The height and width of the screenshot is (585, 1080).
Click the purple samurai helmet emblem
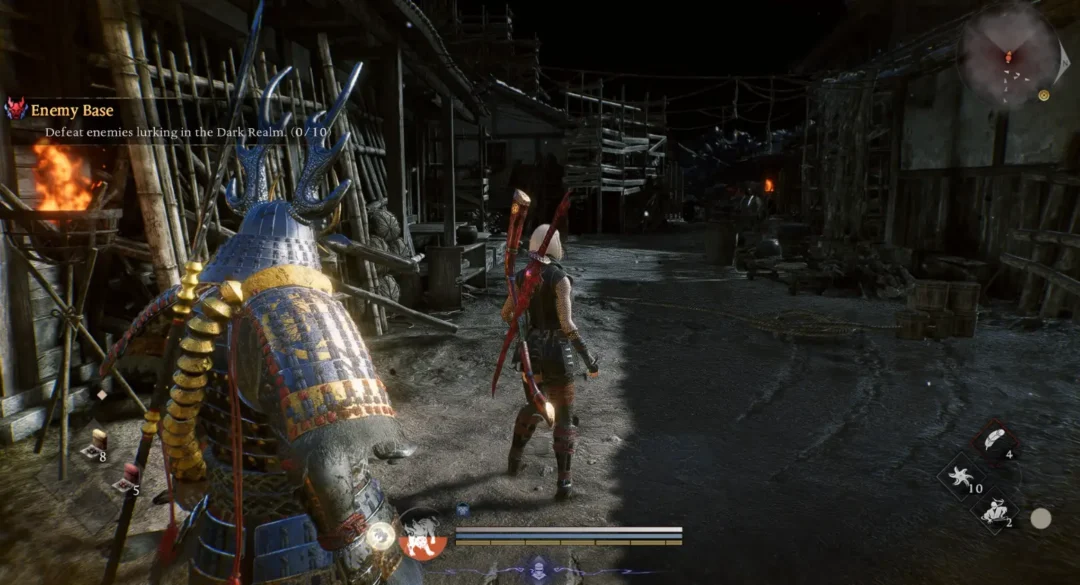pos(540,567)
